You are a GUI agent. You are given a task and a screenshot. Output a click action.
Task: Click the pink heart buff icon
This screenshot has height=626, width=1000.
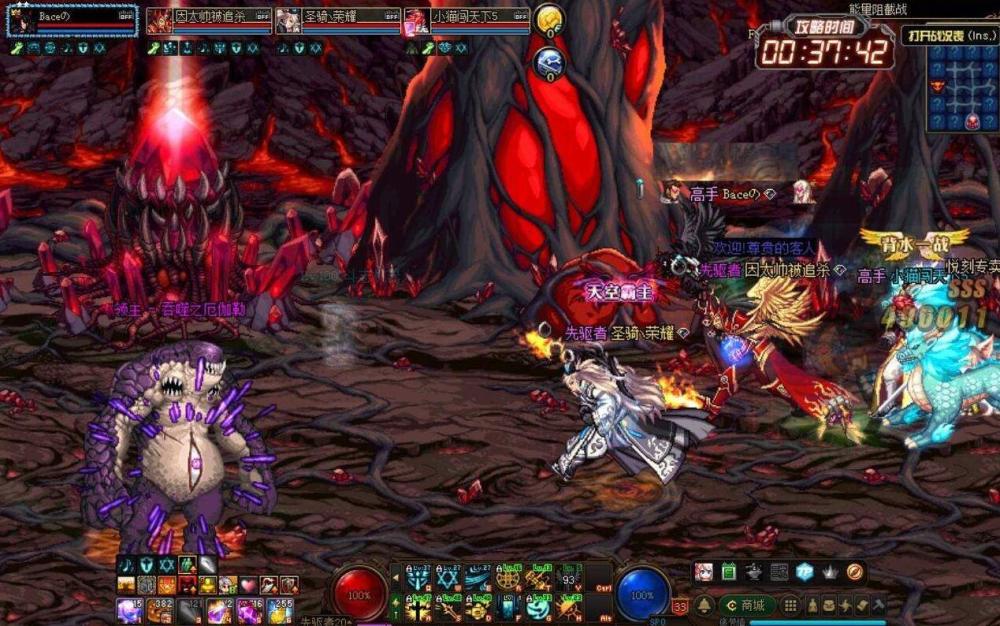tap(248, 585)
